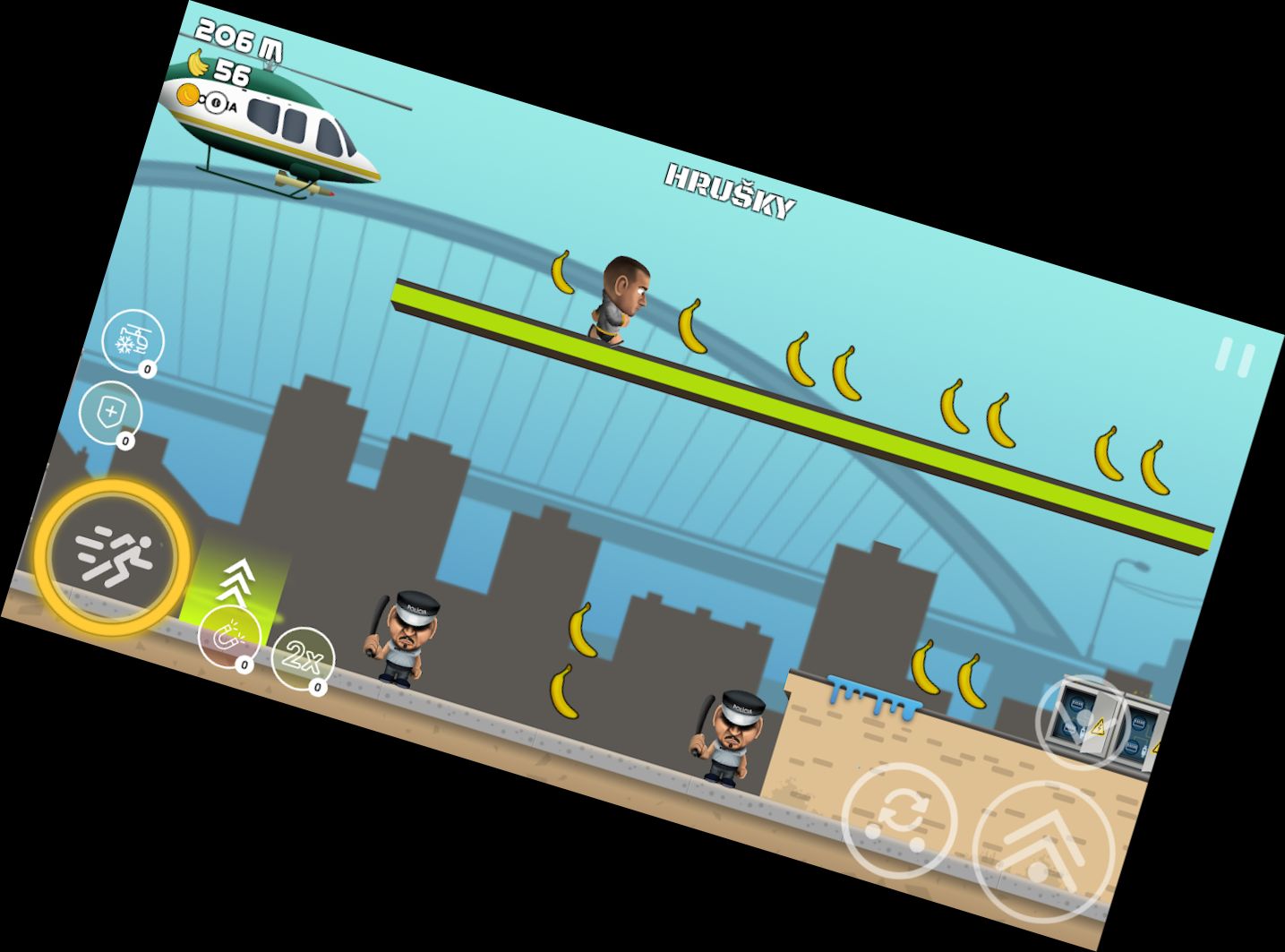The image size is (1285, 952).
Task: Activate the banana magnet power-up
Action: pos(227,636)
